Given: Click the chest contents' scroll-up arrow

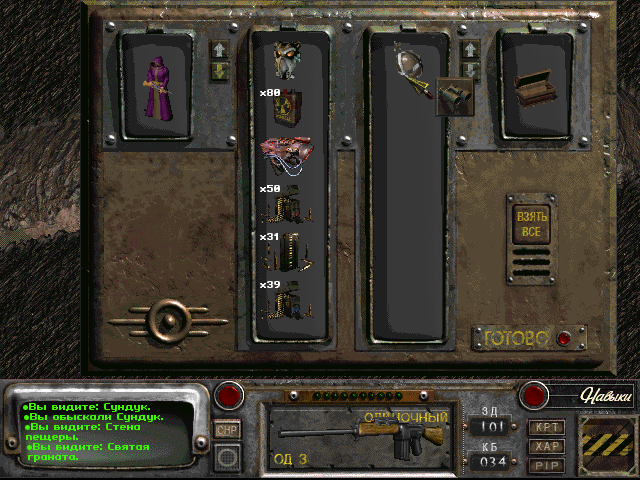Looking at the screenshot, I should tap(469, 48).
